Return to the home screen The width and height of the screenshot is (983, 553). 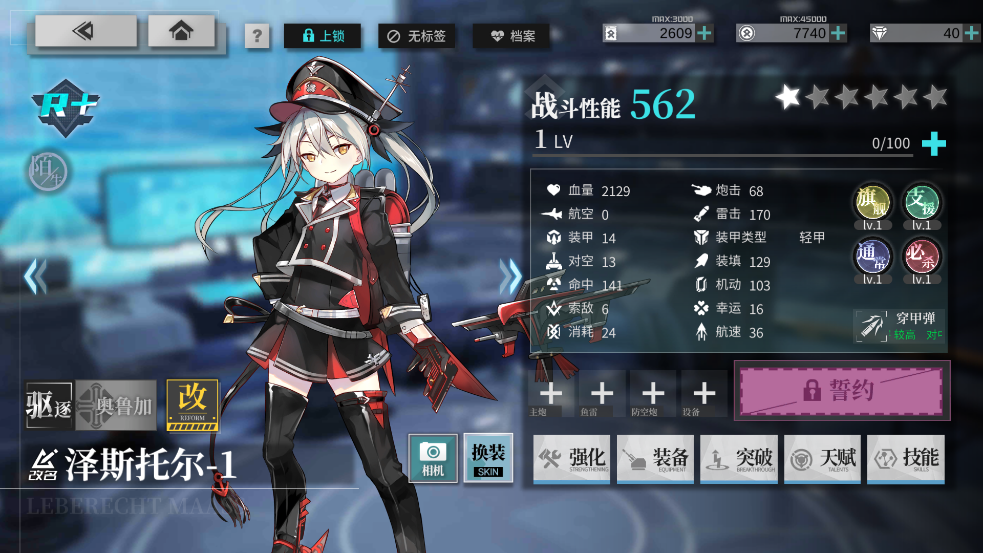click(181, 31)
